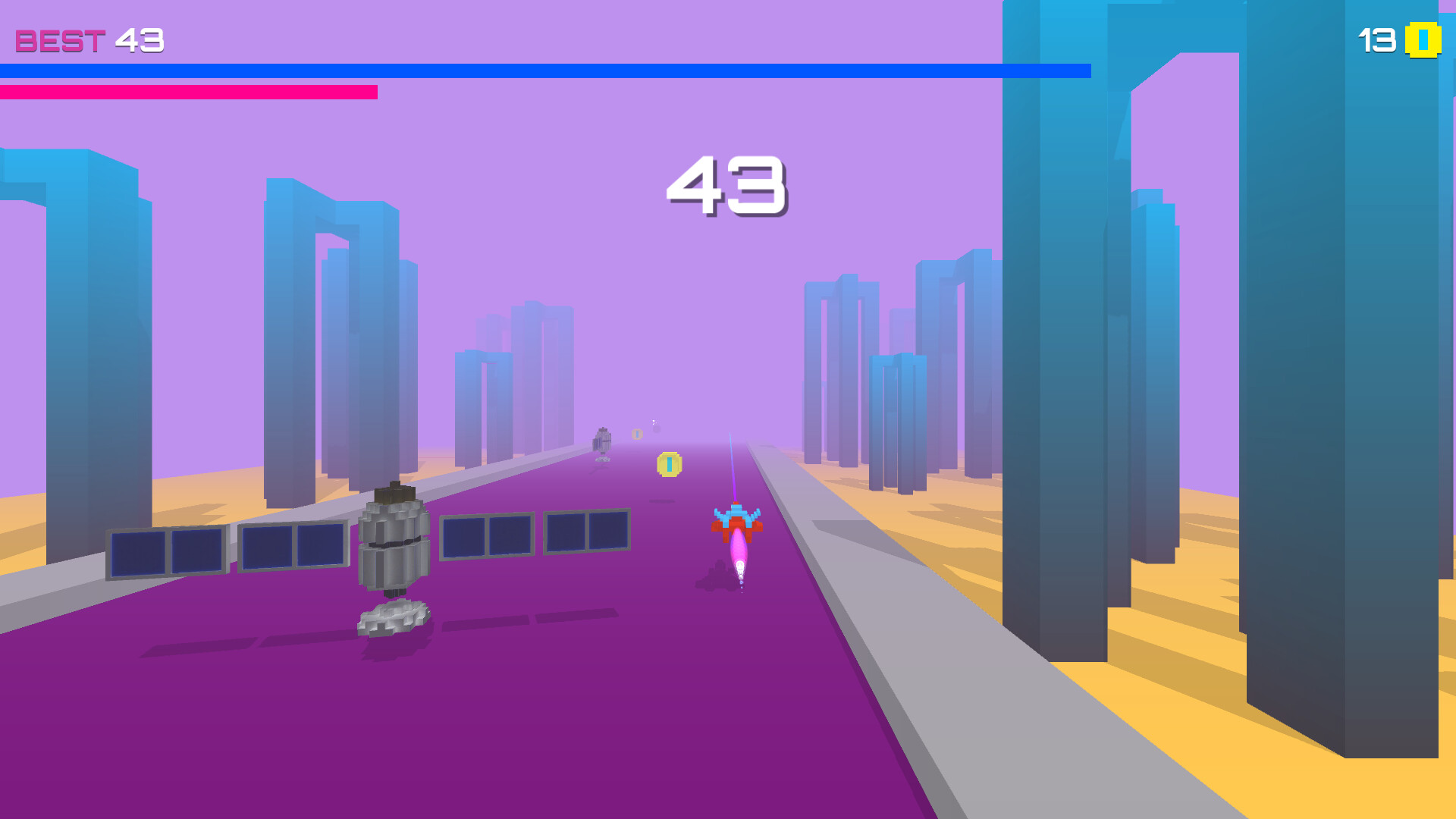Click the distant coin near the drone
Screen dimensions: 1456x819
click(x=637, y=434)
